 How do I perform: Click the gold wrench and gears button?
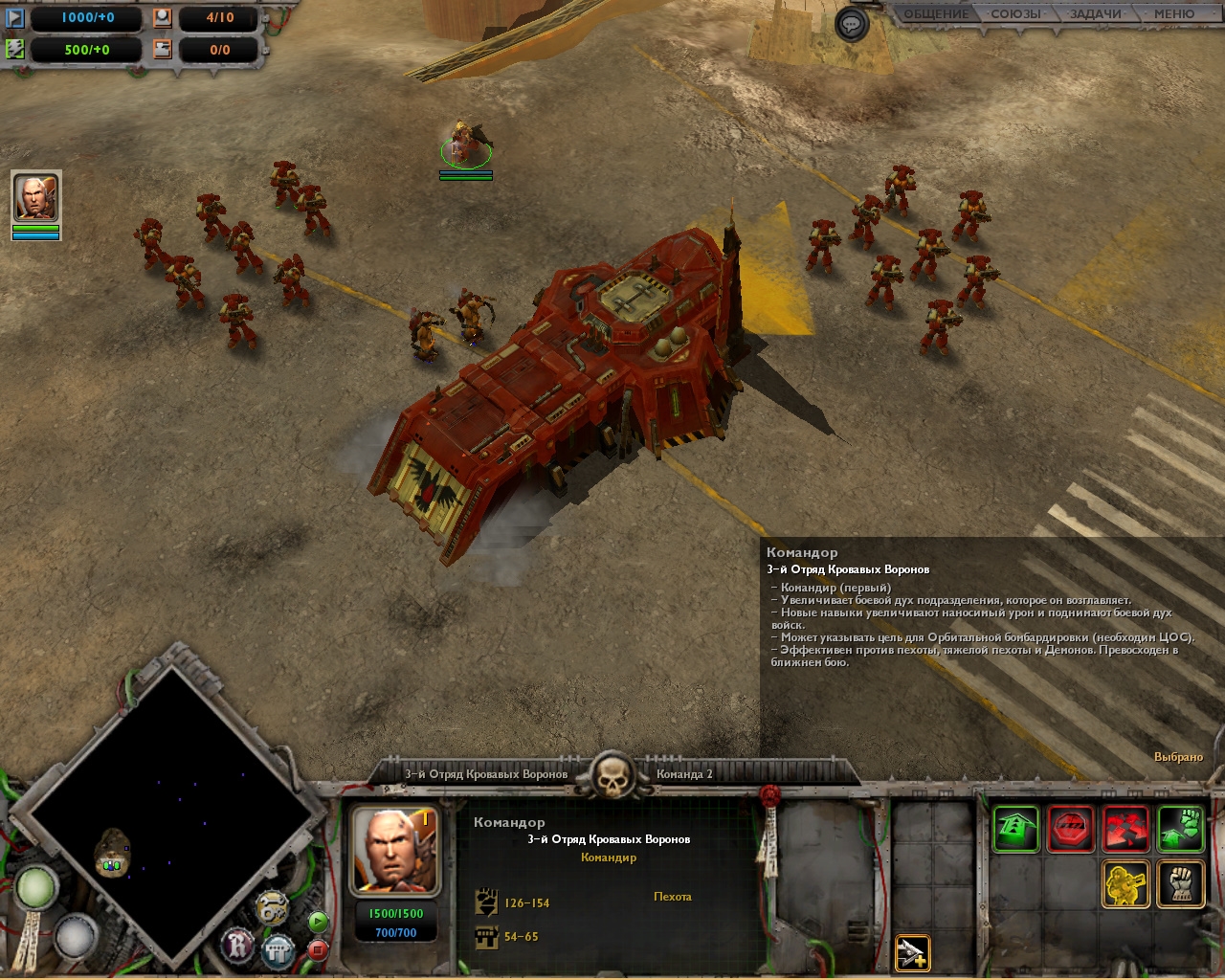273,908
